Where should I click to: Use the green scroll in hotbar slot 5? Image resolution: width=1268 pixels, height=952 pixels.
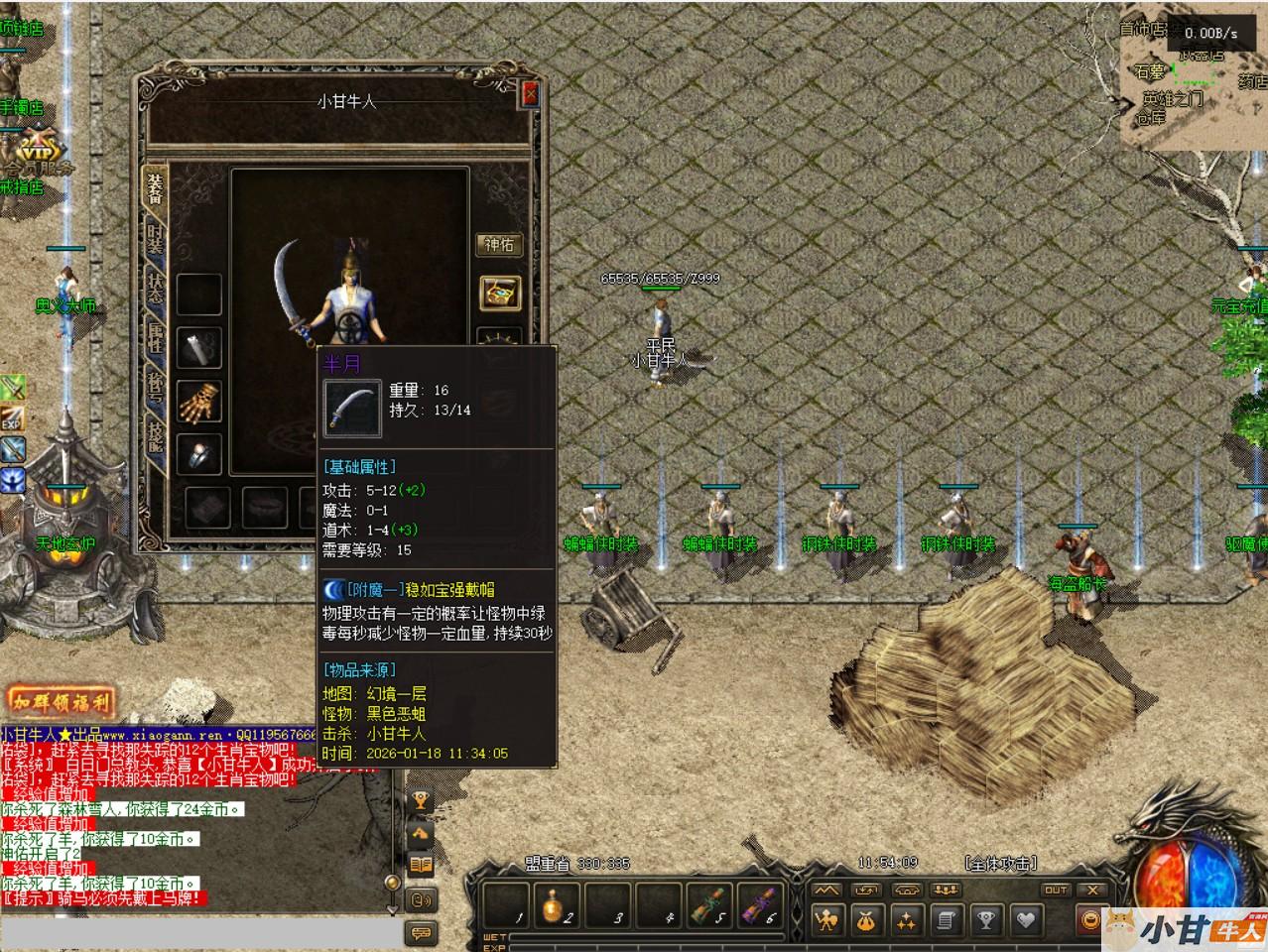click(709, 906)
